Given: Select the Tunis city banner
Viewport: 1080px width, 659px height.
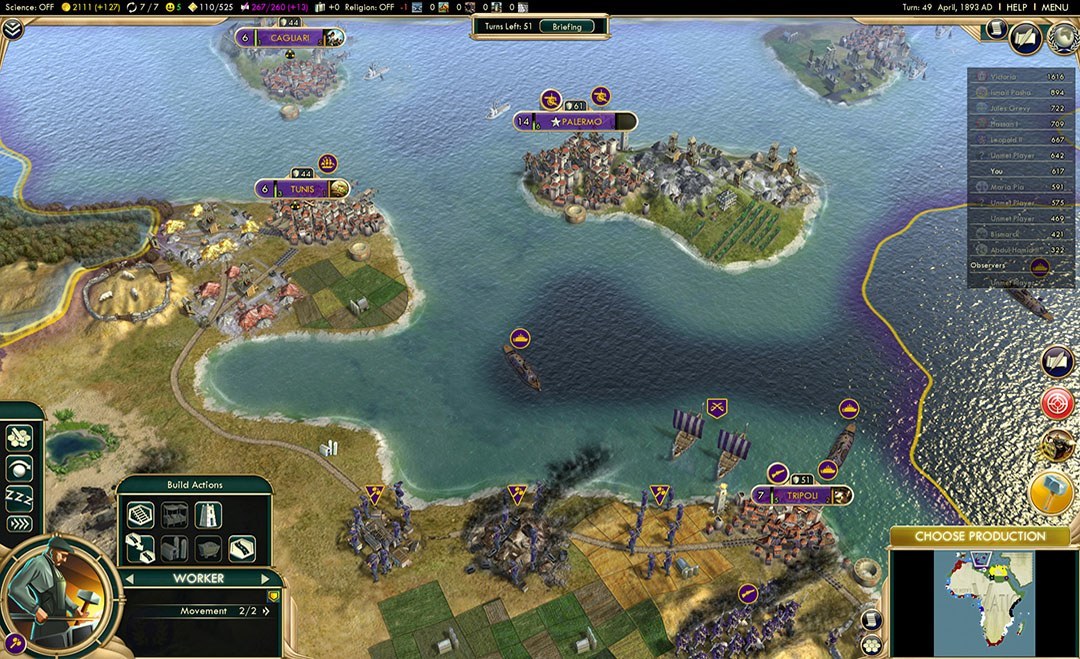Looking at the screenshot, I should [303, 189].
